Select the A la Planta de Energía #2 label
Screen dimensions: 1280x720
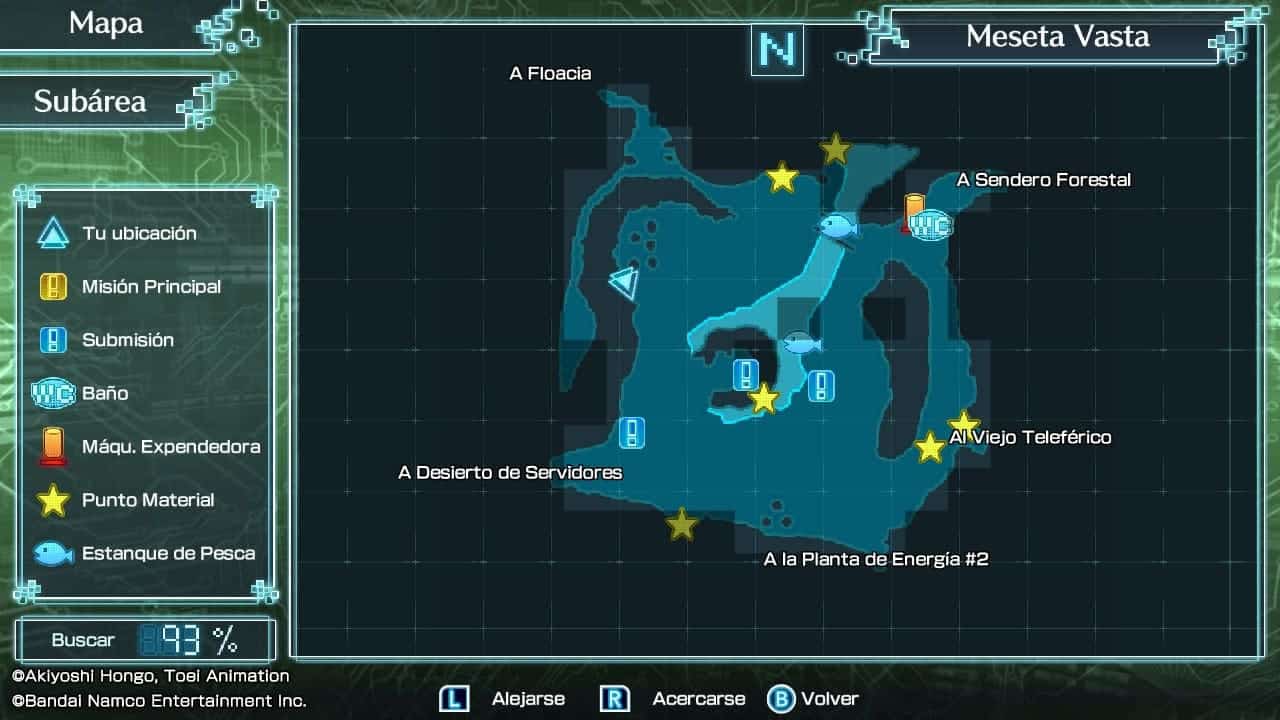(x=876, y=559)
